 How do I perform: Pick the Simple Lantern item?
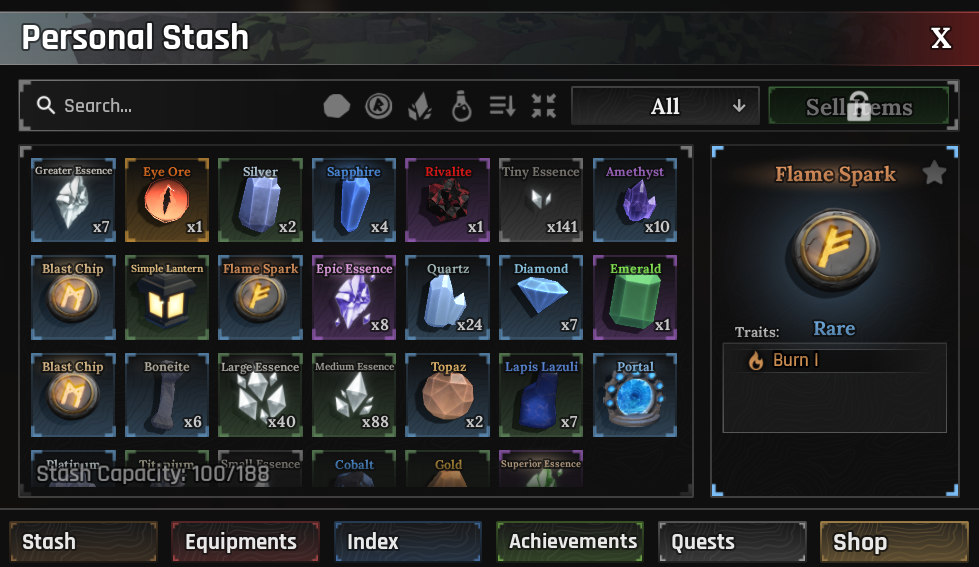pyautogui.click(x=167, y=297)
